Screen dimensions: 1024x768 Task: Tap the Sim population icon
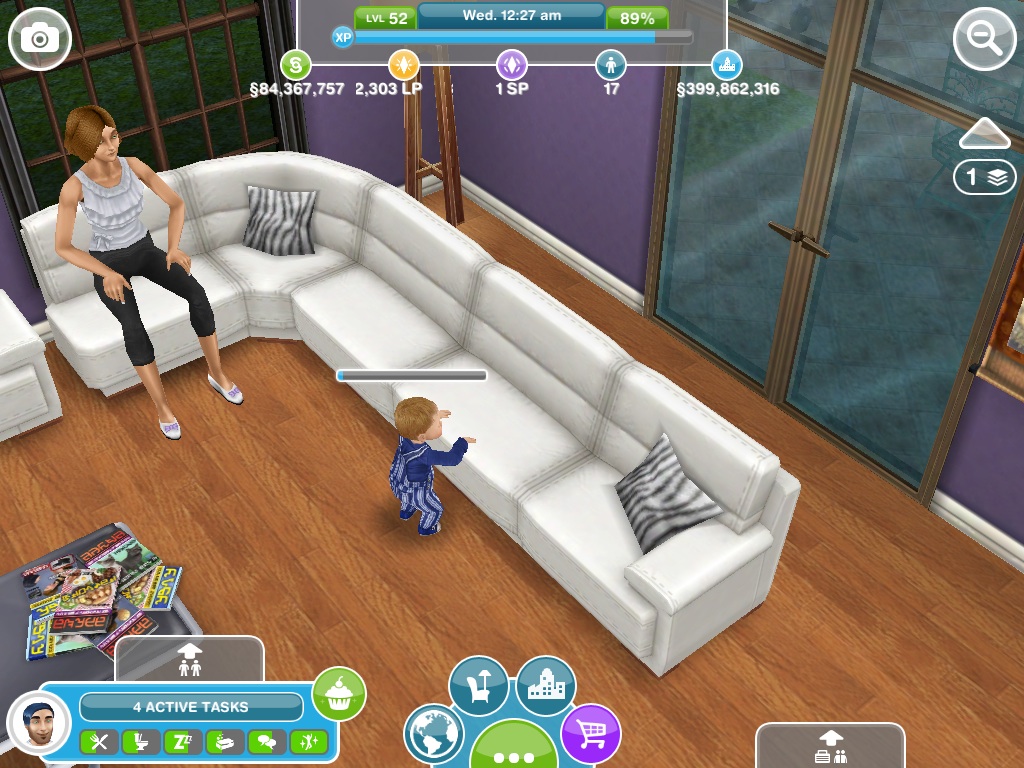611,66
